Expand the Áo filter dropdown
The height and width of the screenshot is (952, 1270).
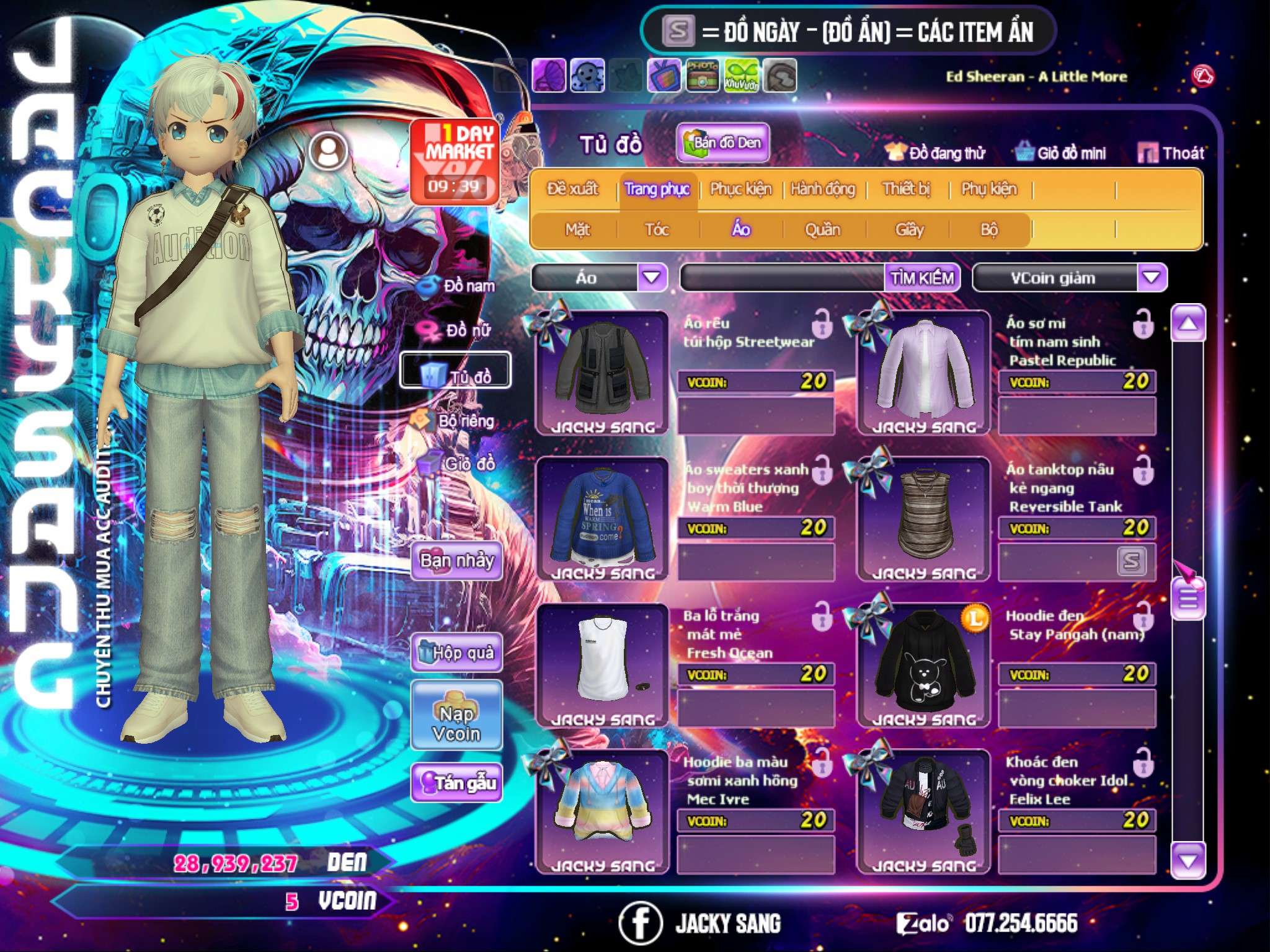tap(652, 278)
